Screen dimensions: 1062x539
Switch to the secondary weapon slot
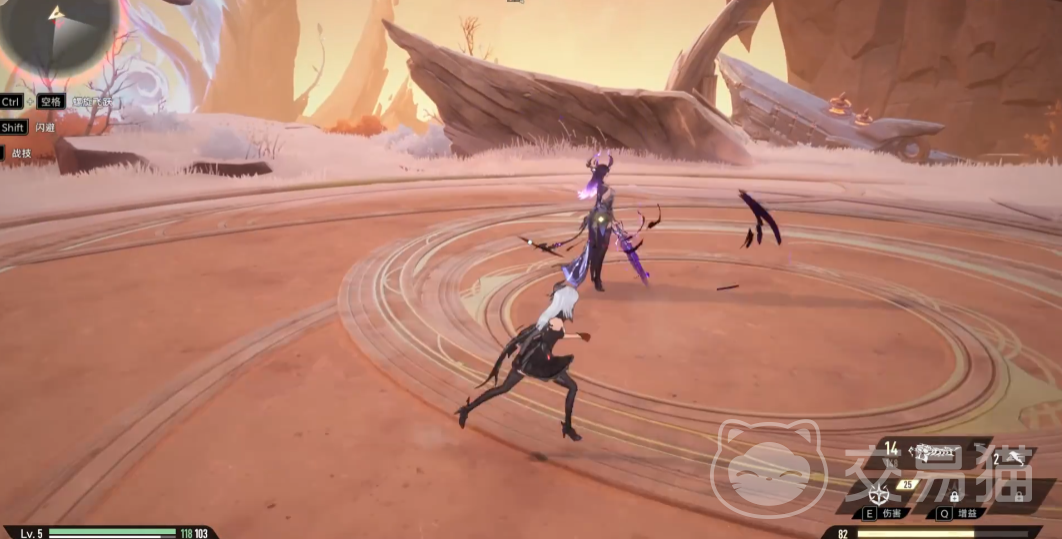[1011, 458]
